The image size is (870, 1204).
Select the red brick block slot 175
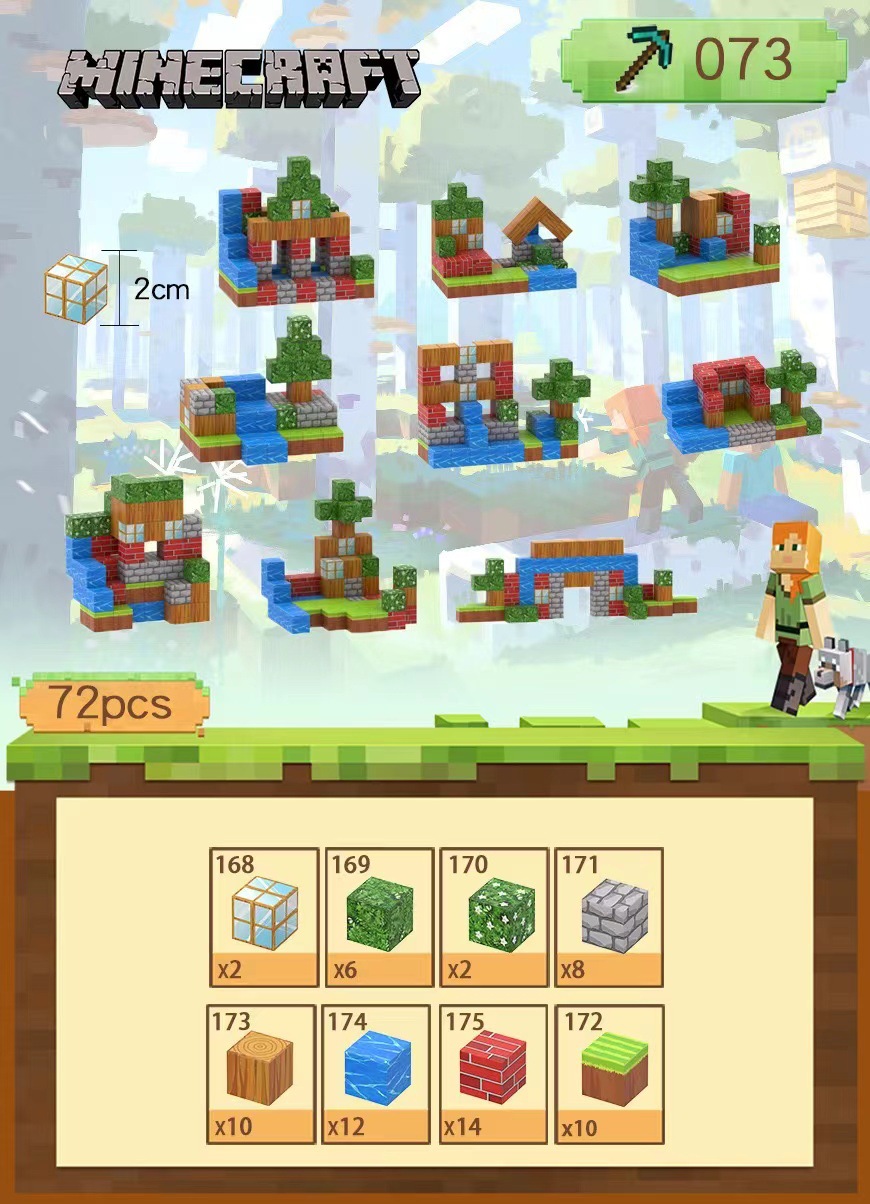[x=492, y=1073]
